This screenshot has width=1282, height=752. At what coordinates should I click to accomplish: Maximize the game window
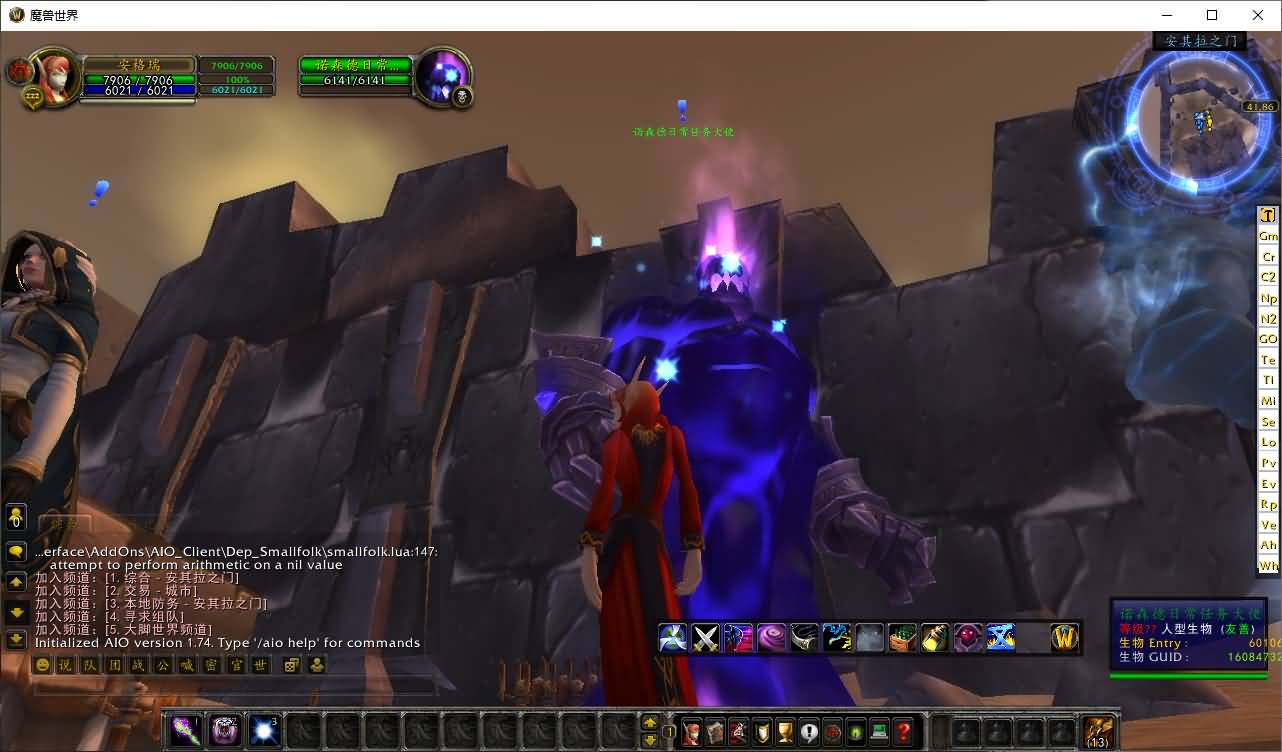[x=1212, y=15]
